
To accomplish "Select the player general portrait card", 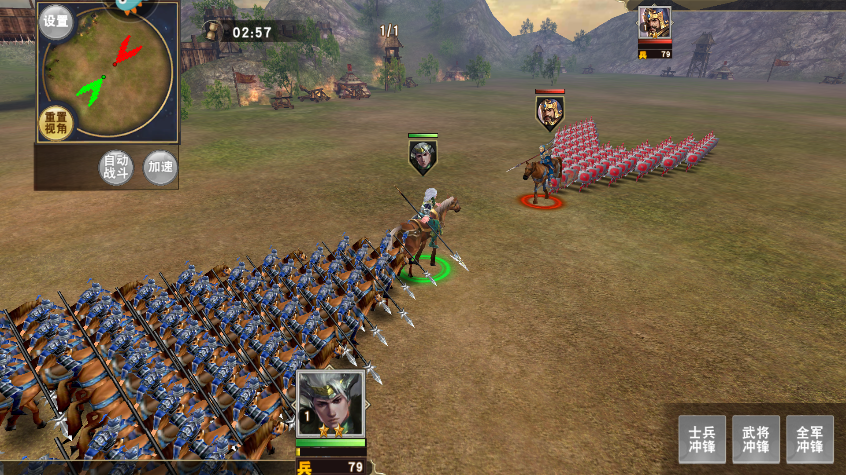I will pyautogui.click(x=330, y=404).
